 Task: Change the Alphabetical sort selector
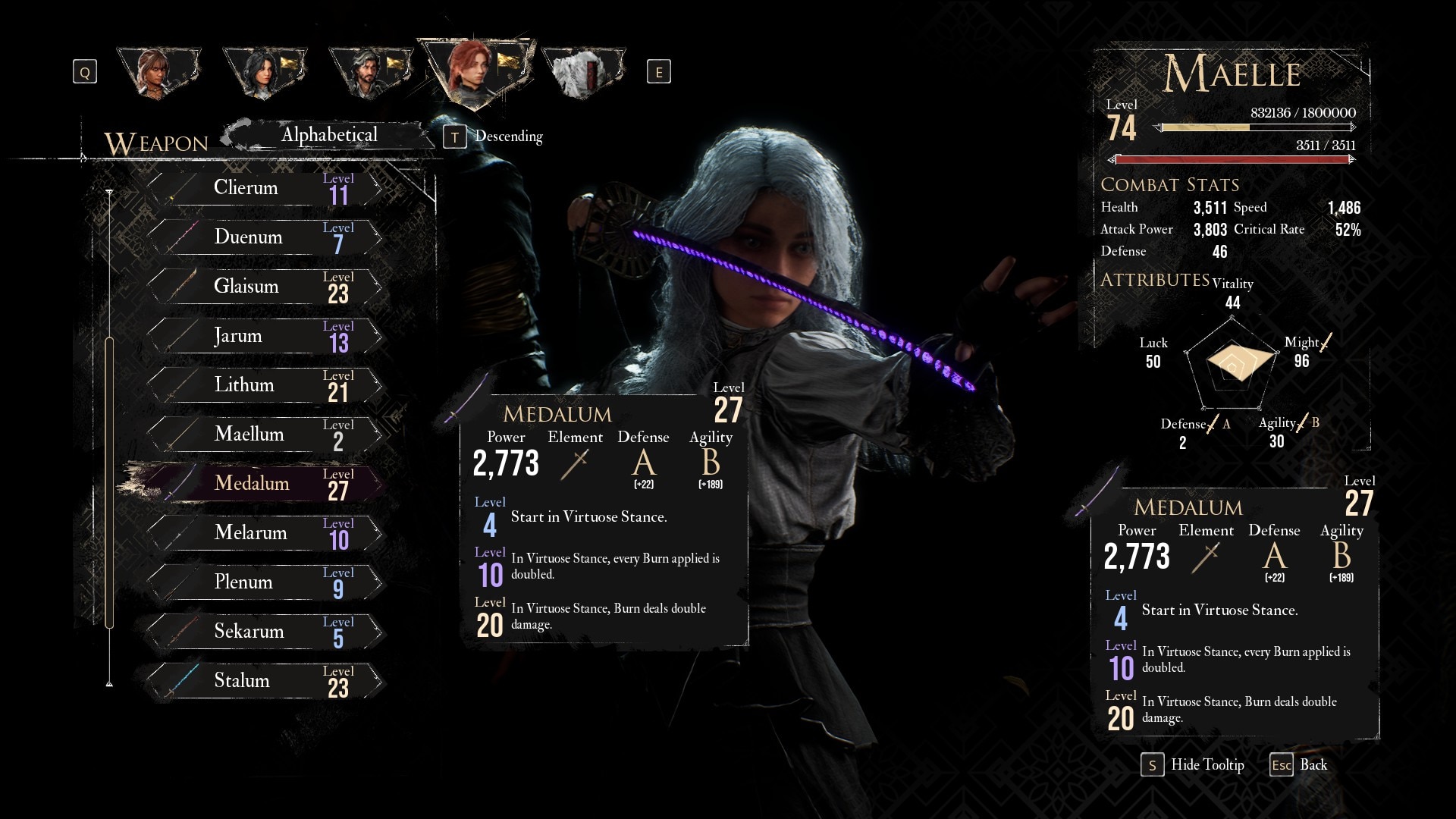tap(329, 135)
